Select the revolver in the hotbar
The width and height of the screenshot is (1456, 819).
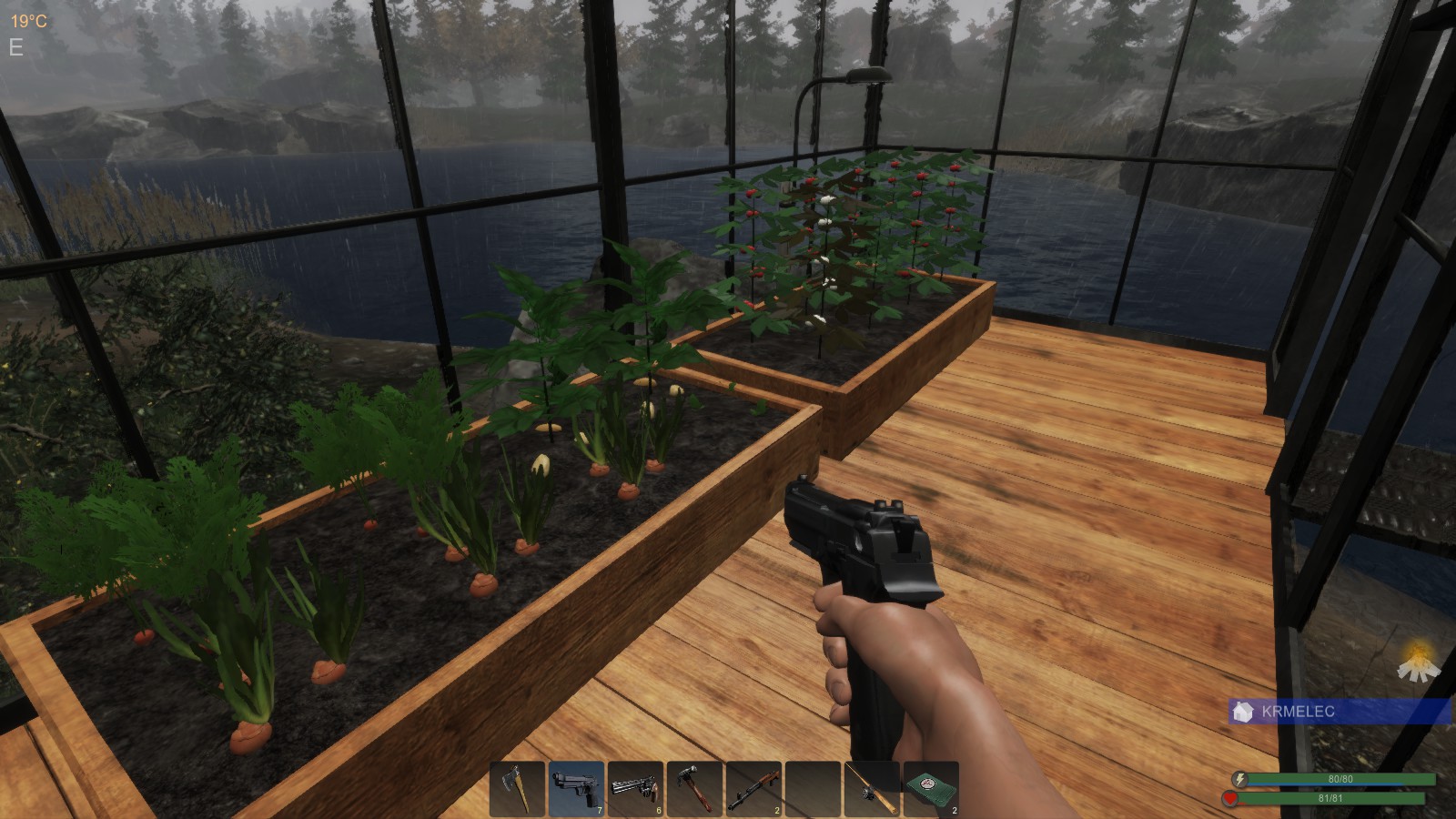(x=637, y=787)
